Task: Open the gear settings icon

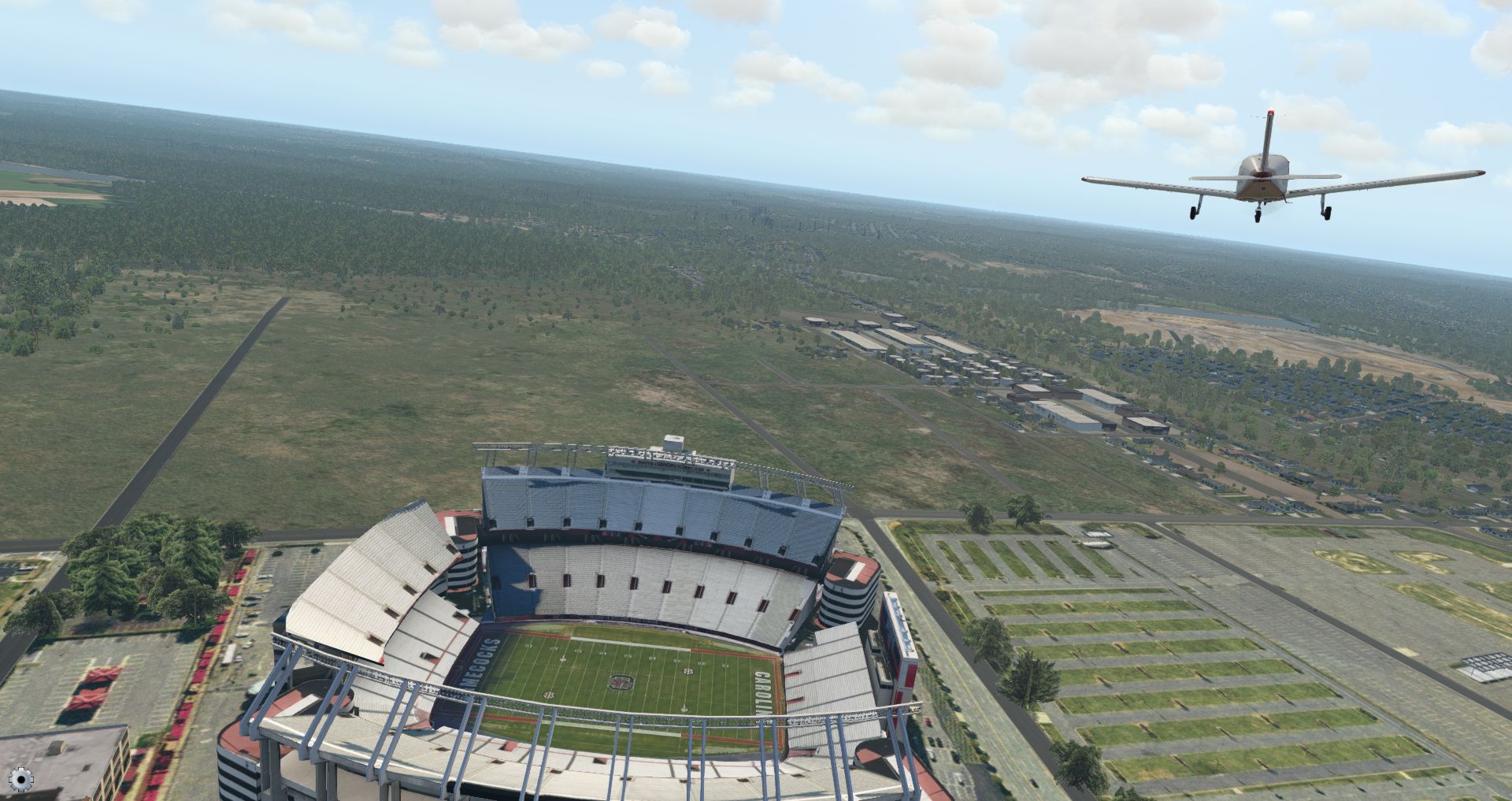Action: (20, 780)
